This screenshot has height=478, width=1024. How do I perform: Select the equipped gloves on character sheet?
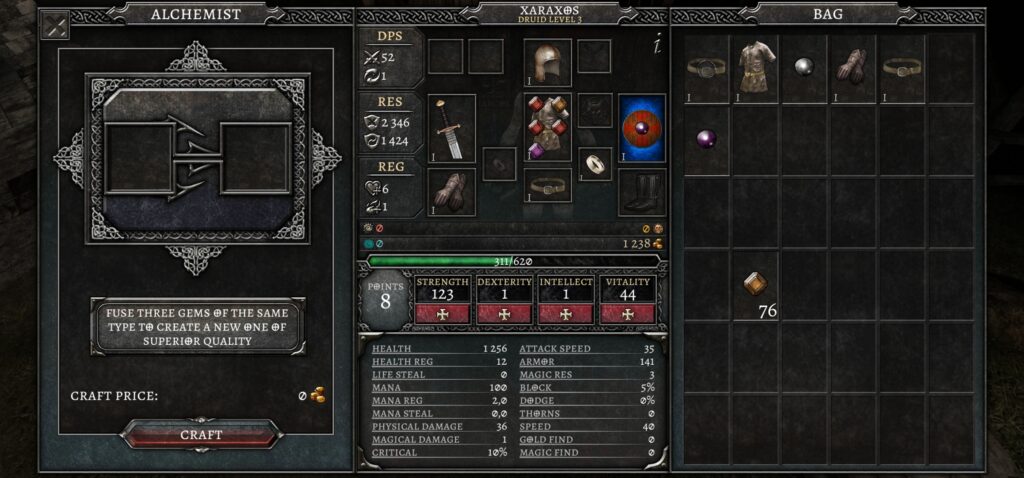click(x=451, y=190)
